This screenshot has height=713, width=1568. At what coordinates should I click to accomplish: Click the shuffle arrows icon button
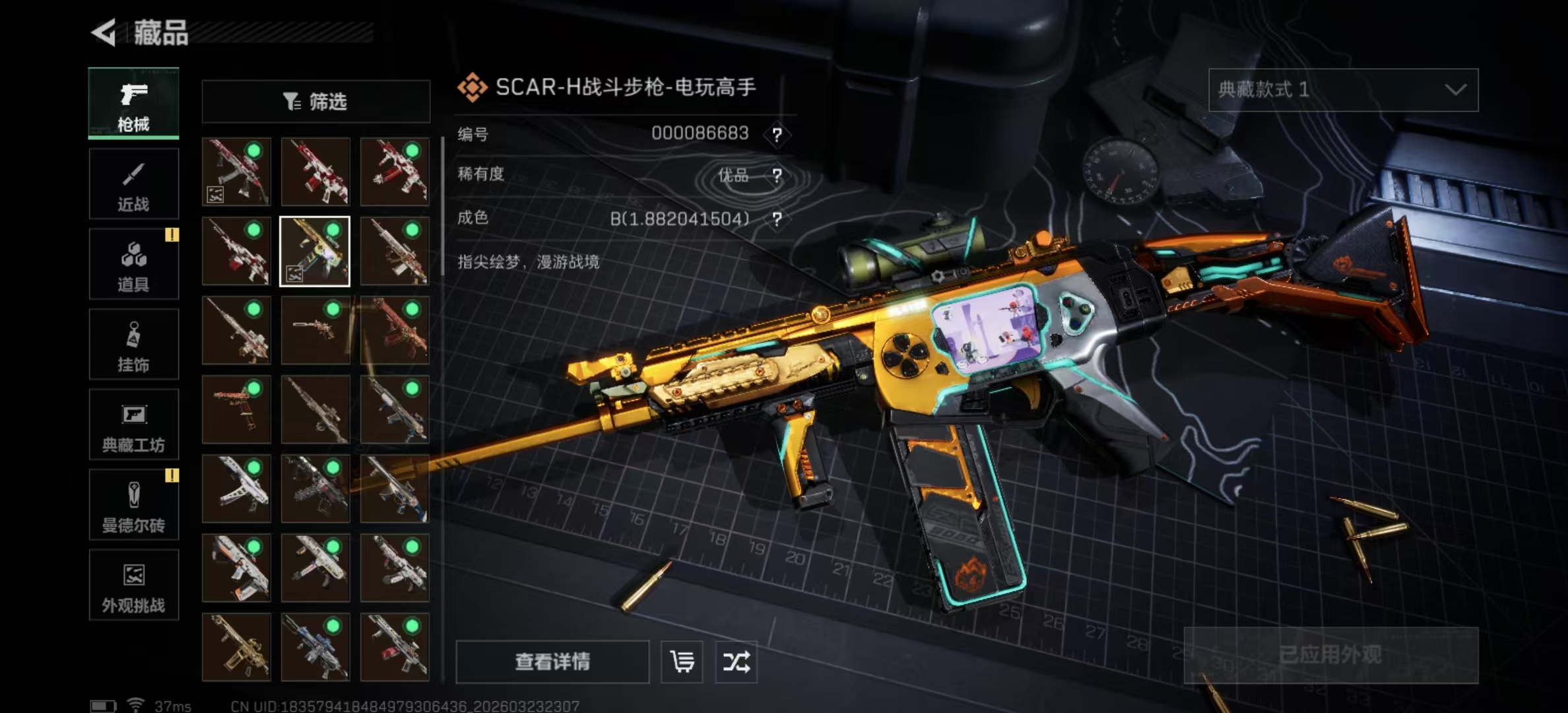[x=736, y=662]
